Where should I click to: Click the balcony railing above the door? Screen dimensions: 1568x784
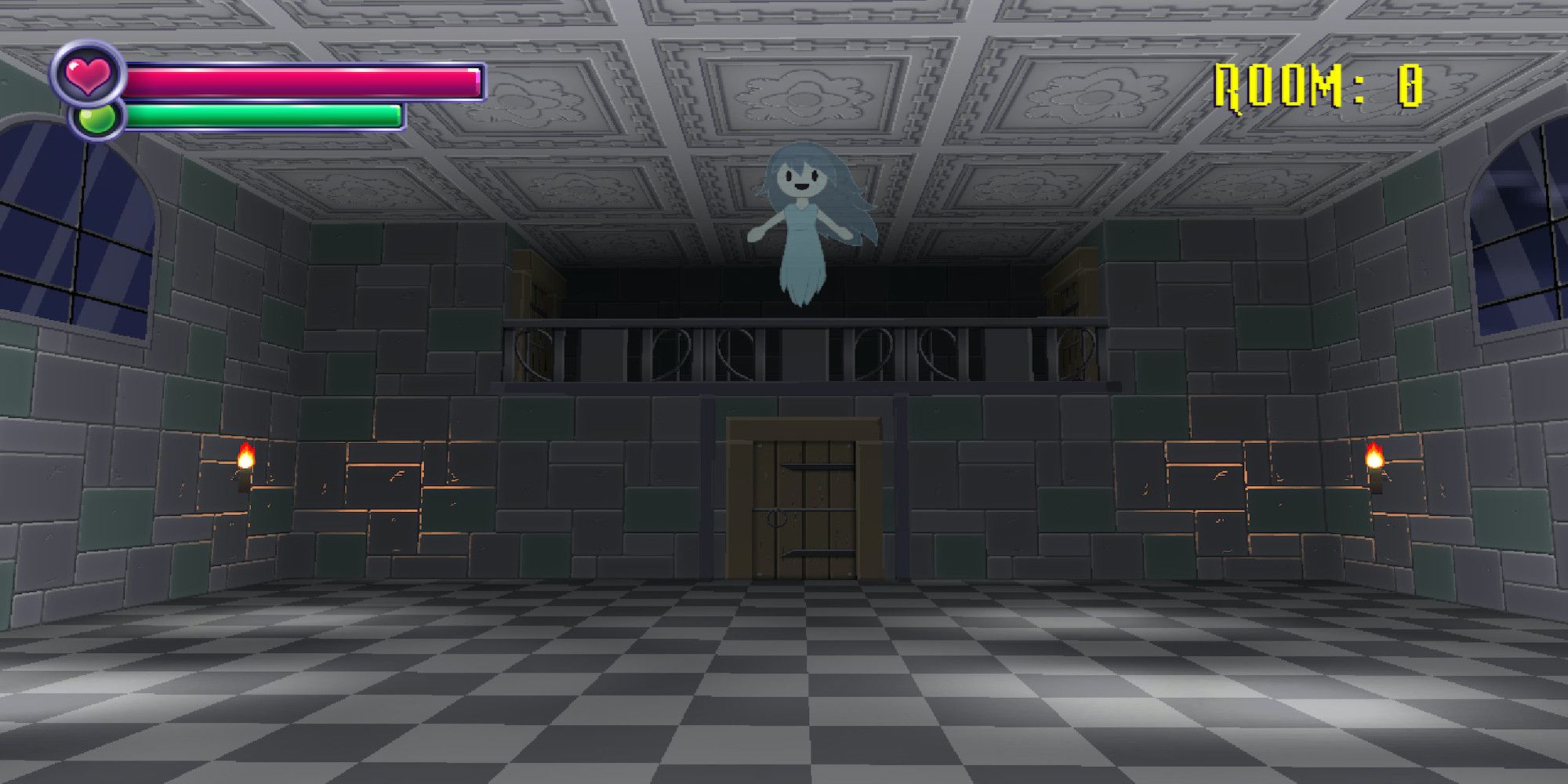click(x=800, y=353)
